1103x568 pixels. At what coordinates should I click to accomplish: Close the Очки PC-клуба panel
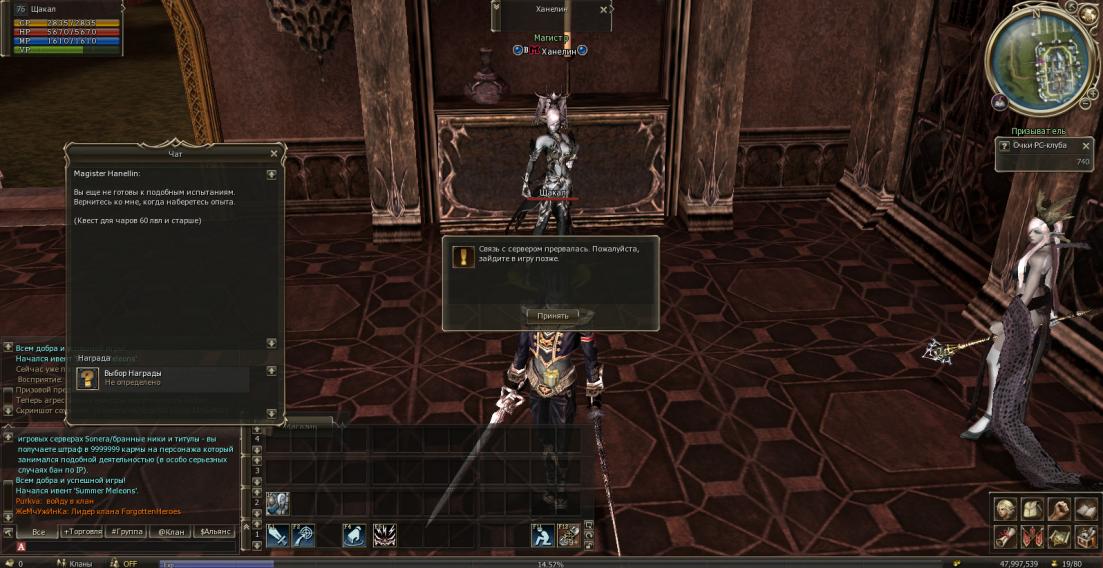[1086, 146]
